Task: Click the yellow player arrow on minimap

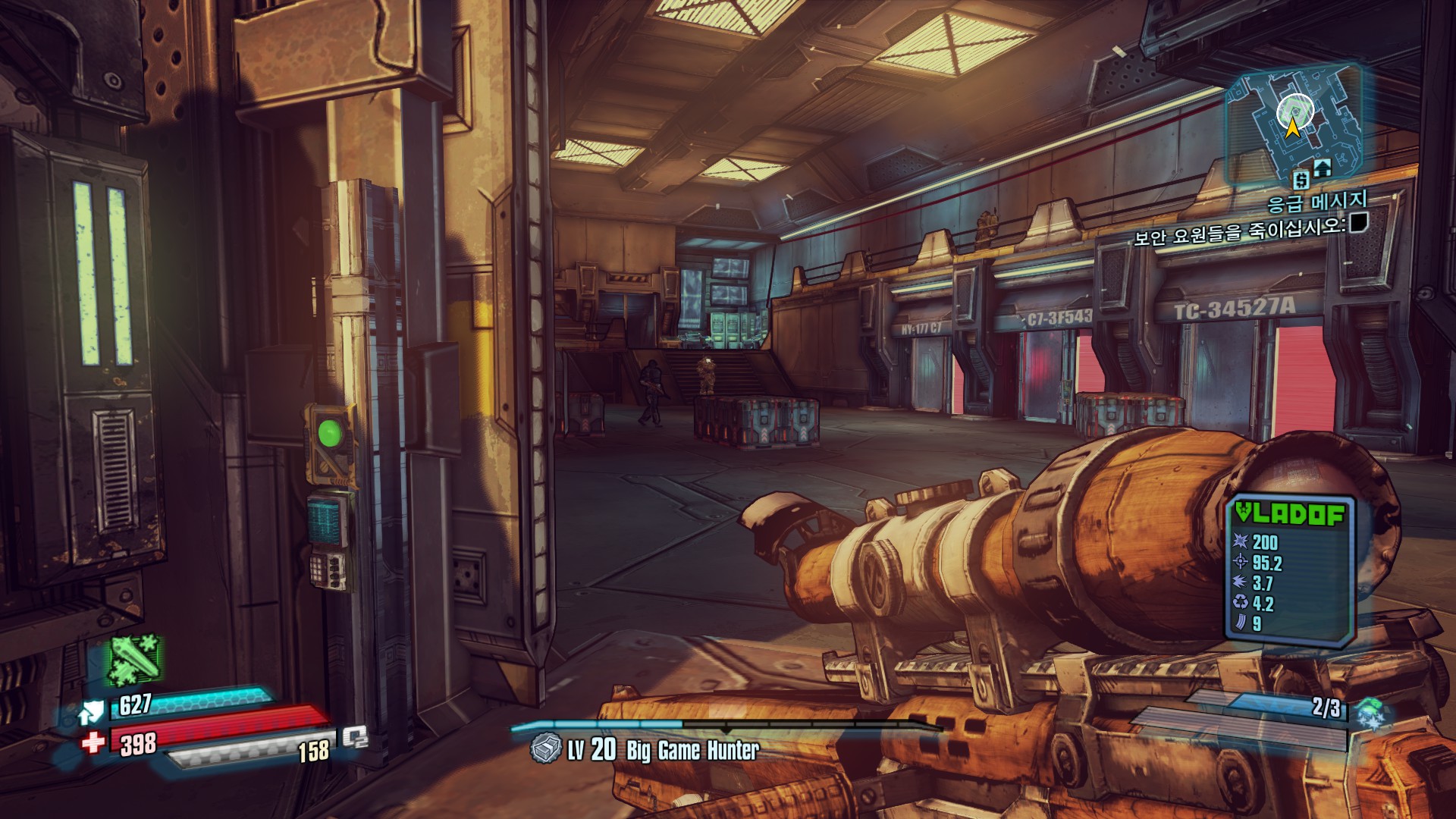Action: pos(1291,128)
